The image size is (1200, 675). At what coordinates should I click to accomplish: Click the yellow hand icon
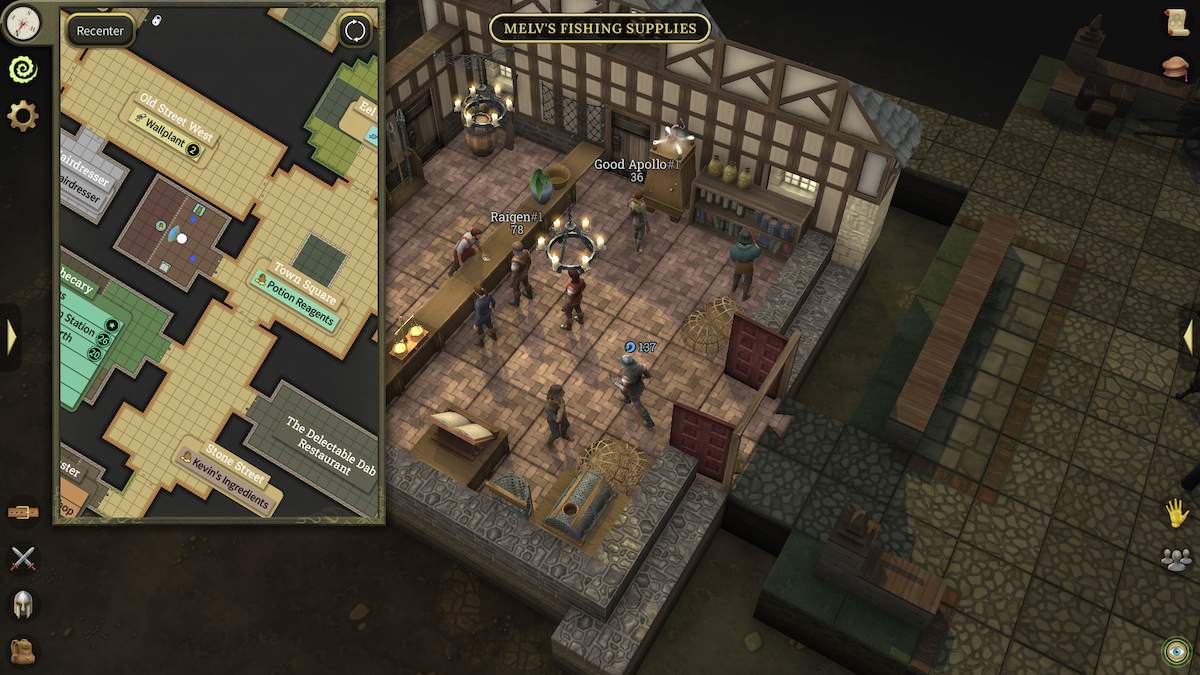[1177, 513]
